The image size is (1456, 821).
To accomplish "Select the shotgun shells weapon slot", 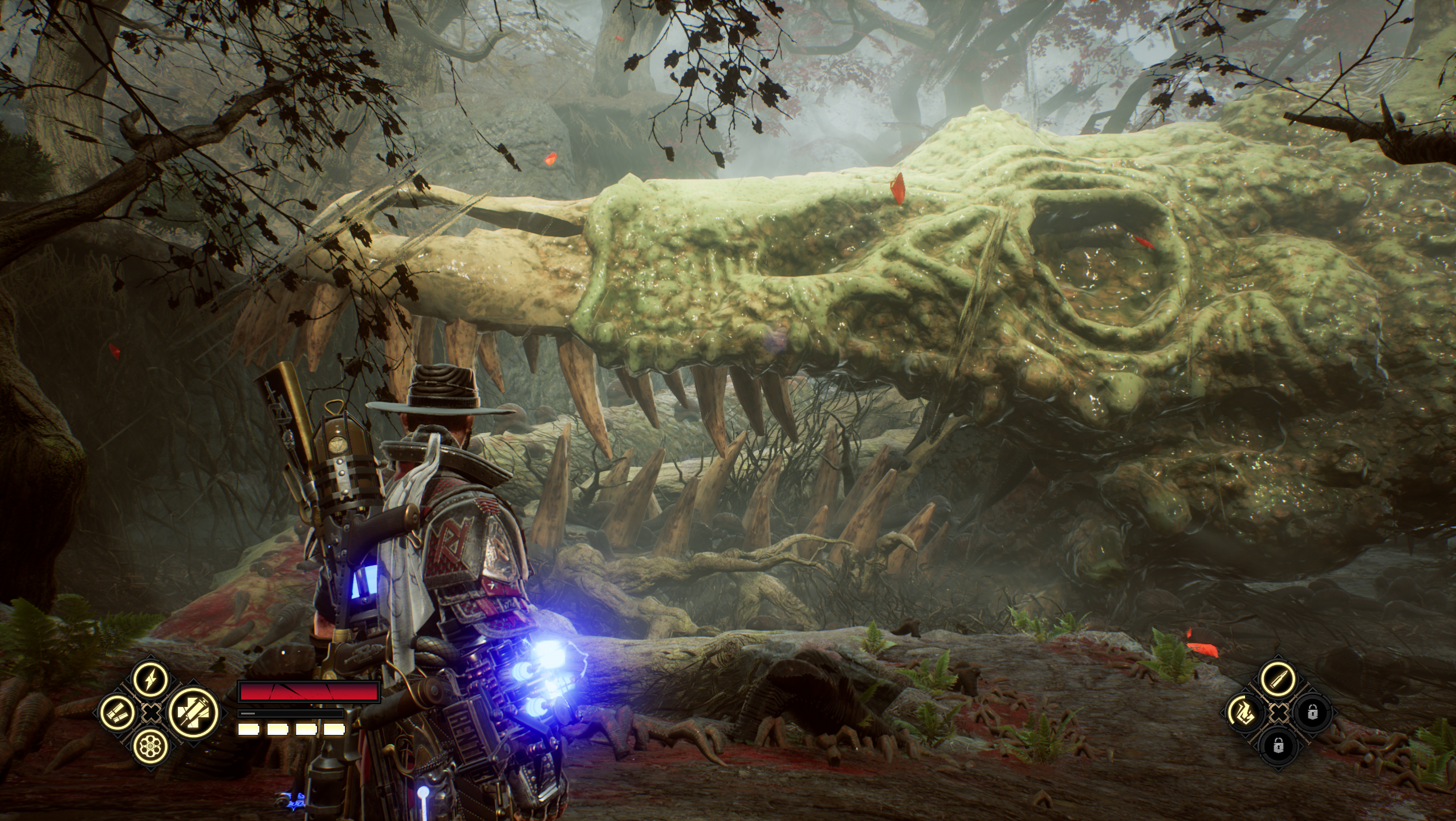I will pos(117,712).
